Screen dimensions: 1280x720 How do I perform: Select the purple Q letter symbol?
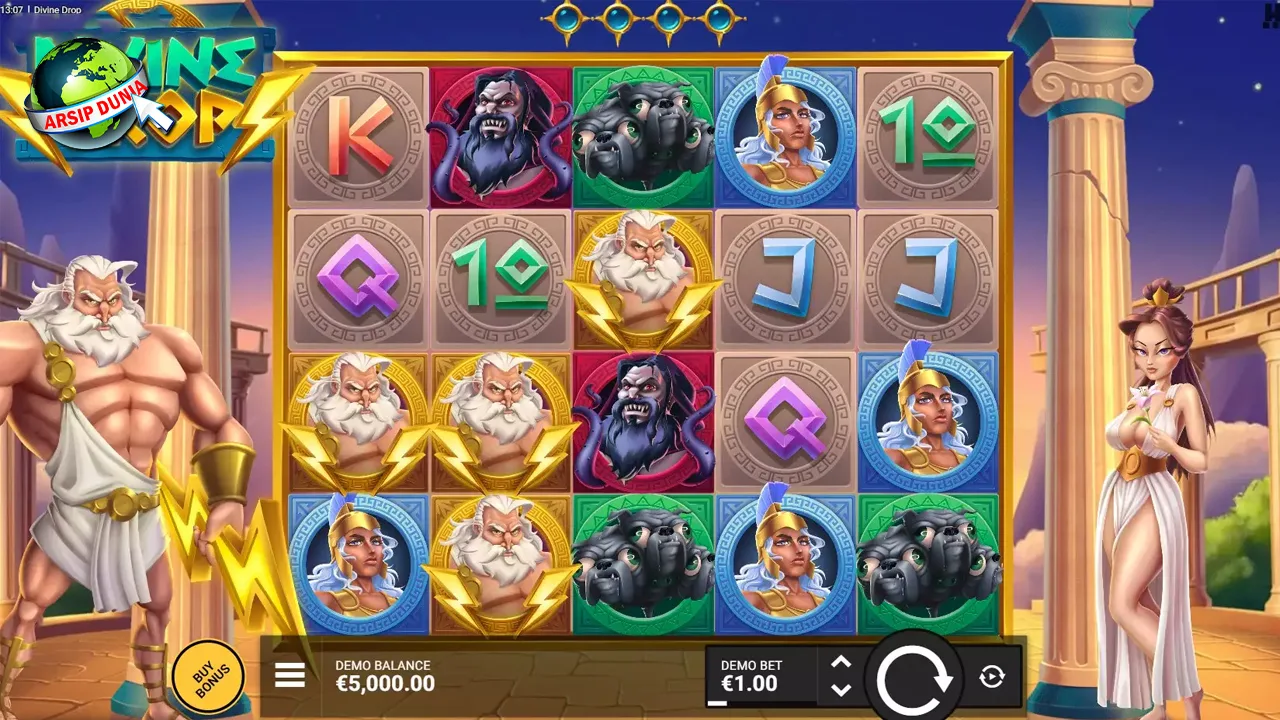[359, 275]
